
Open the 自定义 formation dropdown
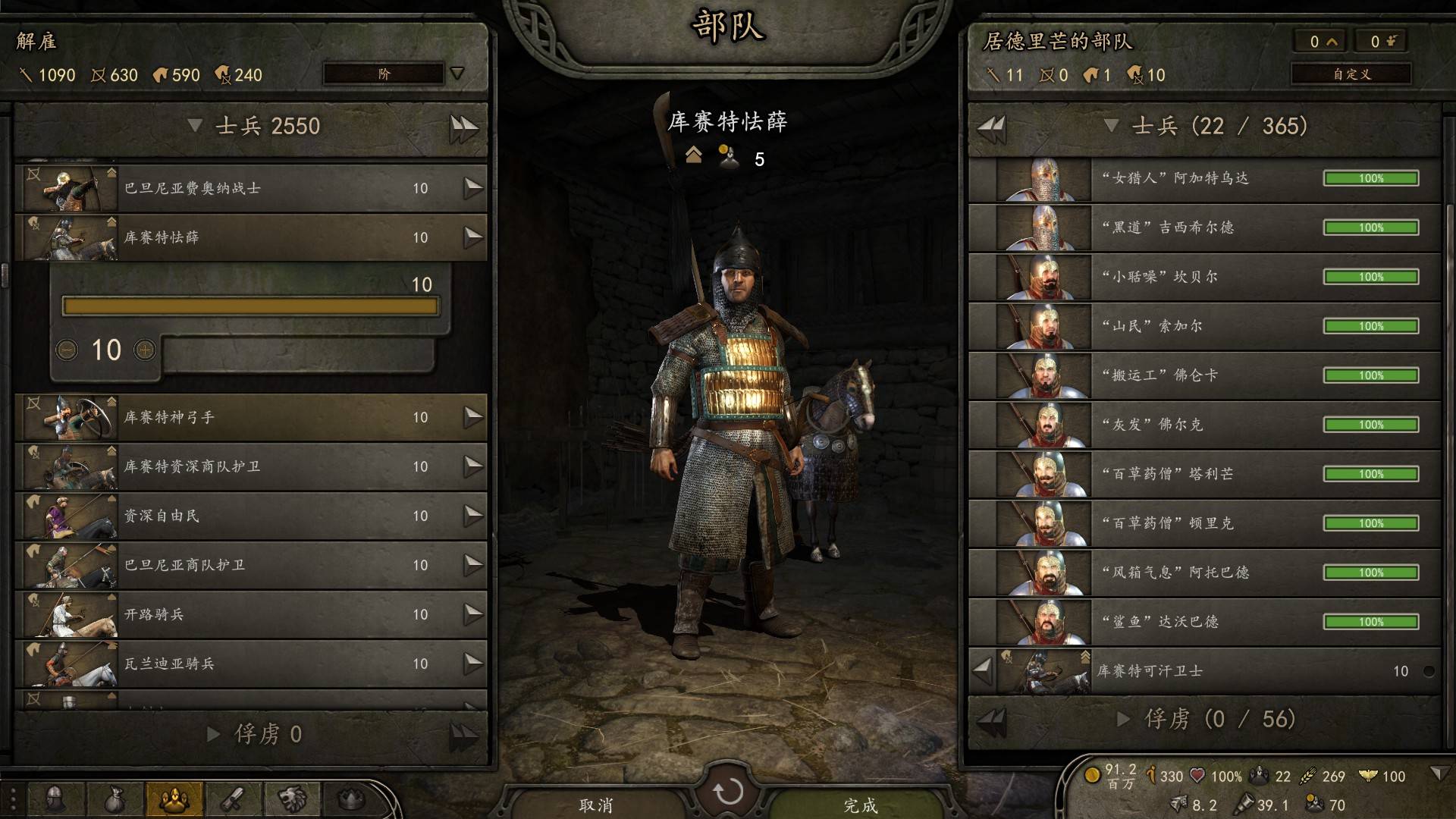pyautogui.click(x=1351, y=74)
